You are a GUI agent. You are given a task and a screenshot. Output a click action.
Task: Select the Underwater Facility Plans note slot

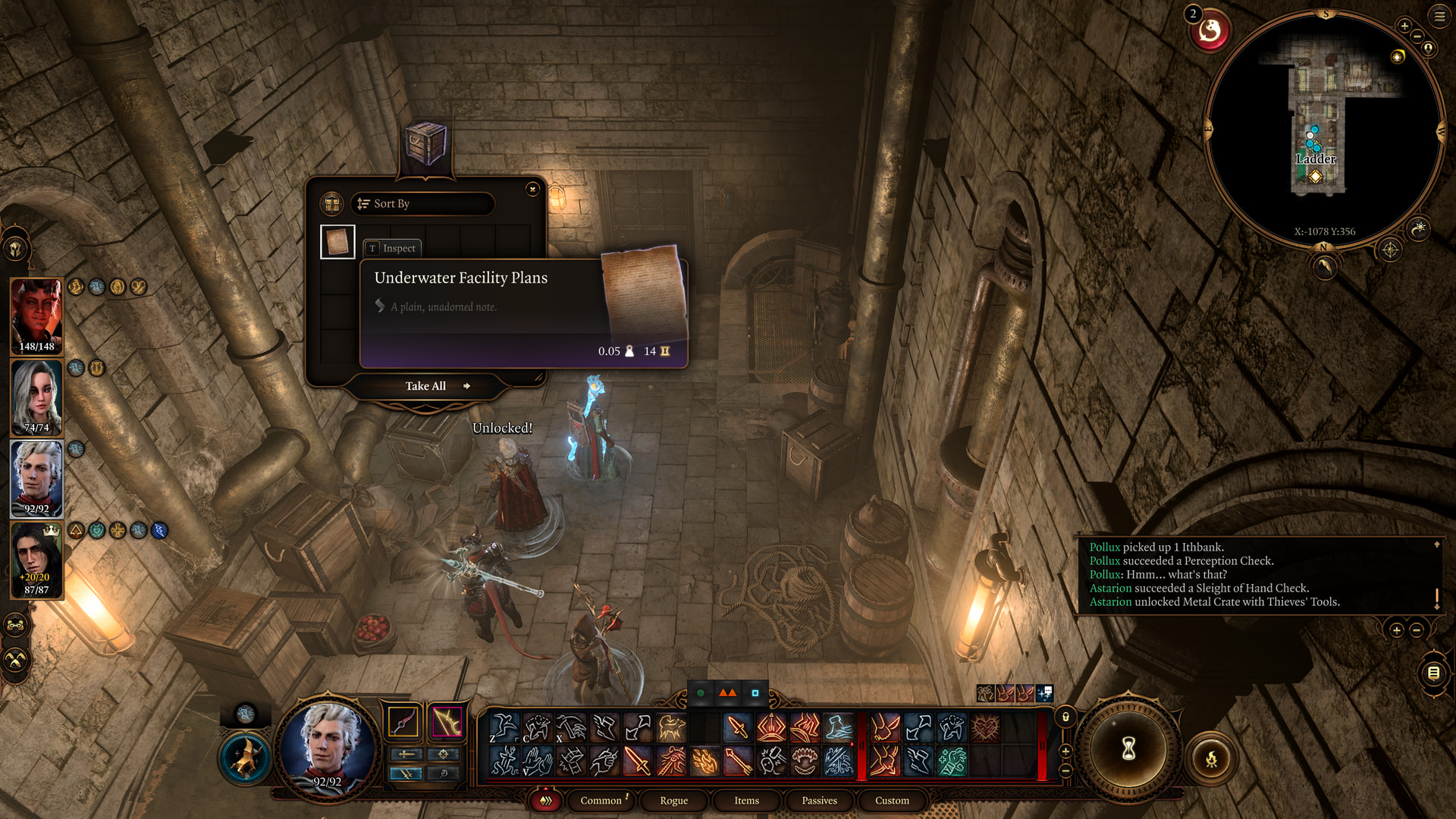point(337,243)
